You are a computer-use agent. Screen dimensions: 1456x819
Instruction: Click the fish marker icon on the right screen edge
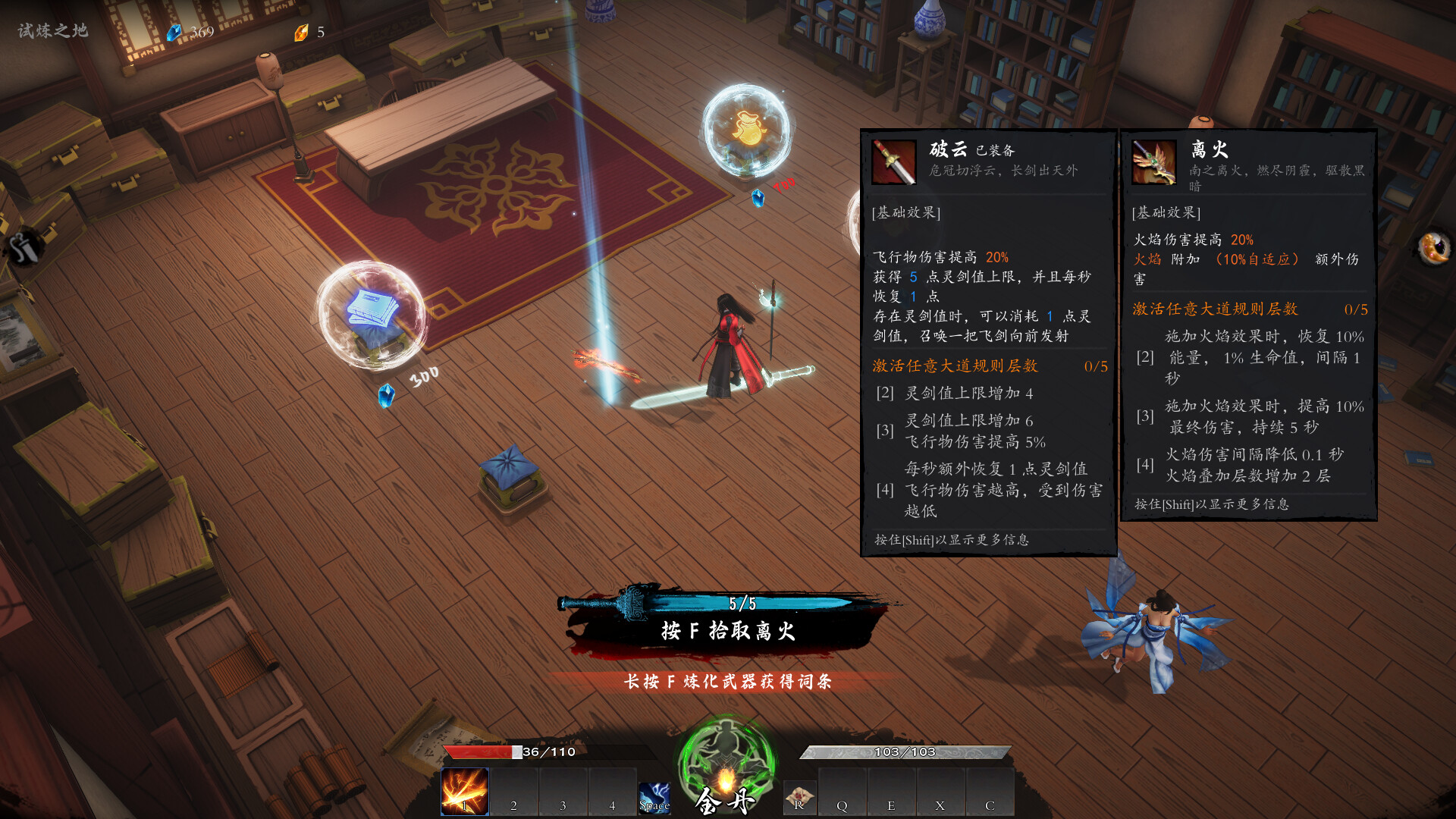pos(1436,248)
